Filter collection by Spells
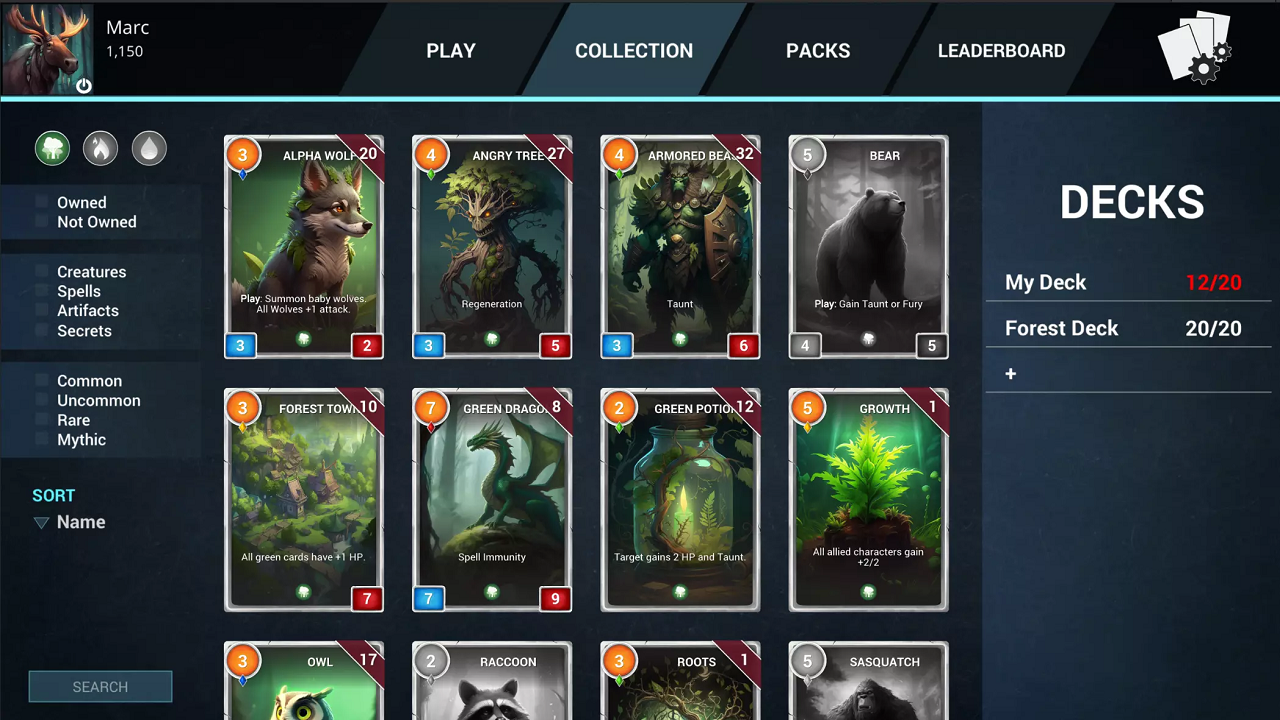 (x=42, y=291)
